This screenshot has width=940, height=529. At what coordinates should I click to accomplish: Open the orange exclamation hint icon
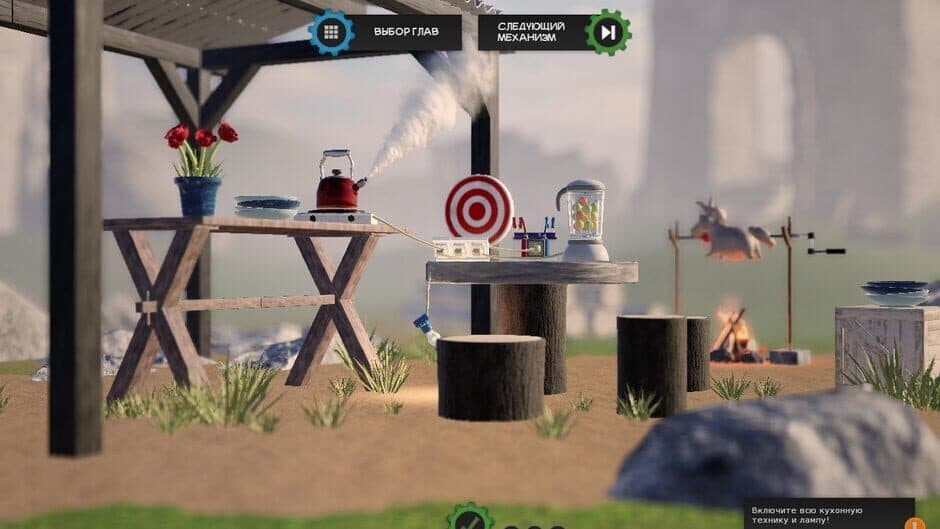pyautogui.click(x=913, y=522)
